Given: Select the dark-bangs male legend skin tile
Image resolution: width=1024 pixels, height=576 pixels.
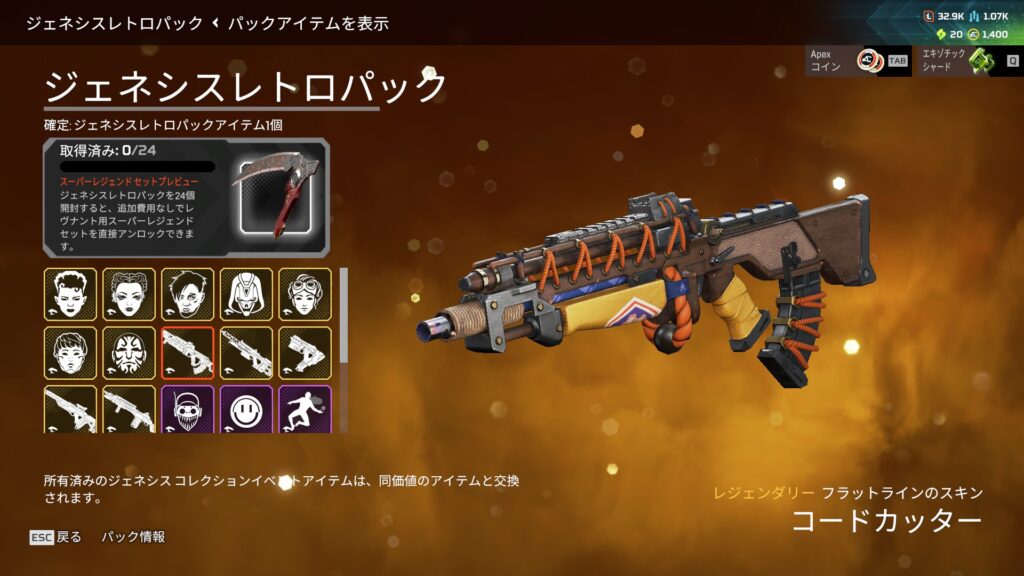Looking at the screenshot, I should (x=188, y=294).
